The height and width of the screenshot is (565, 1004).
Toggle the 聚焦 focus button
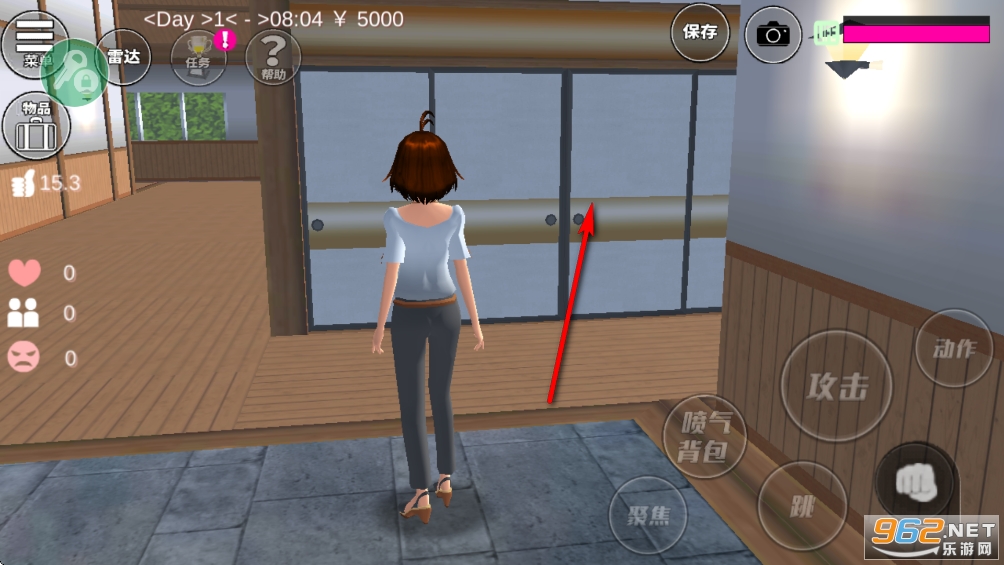(648, 516)
